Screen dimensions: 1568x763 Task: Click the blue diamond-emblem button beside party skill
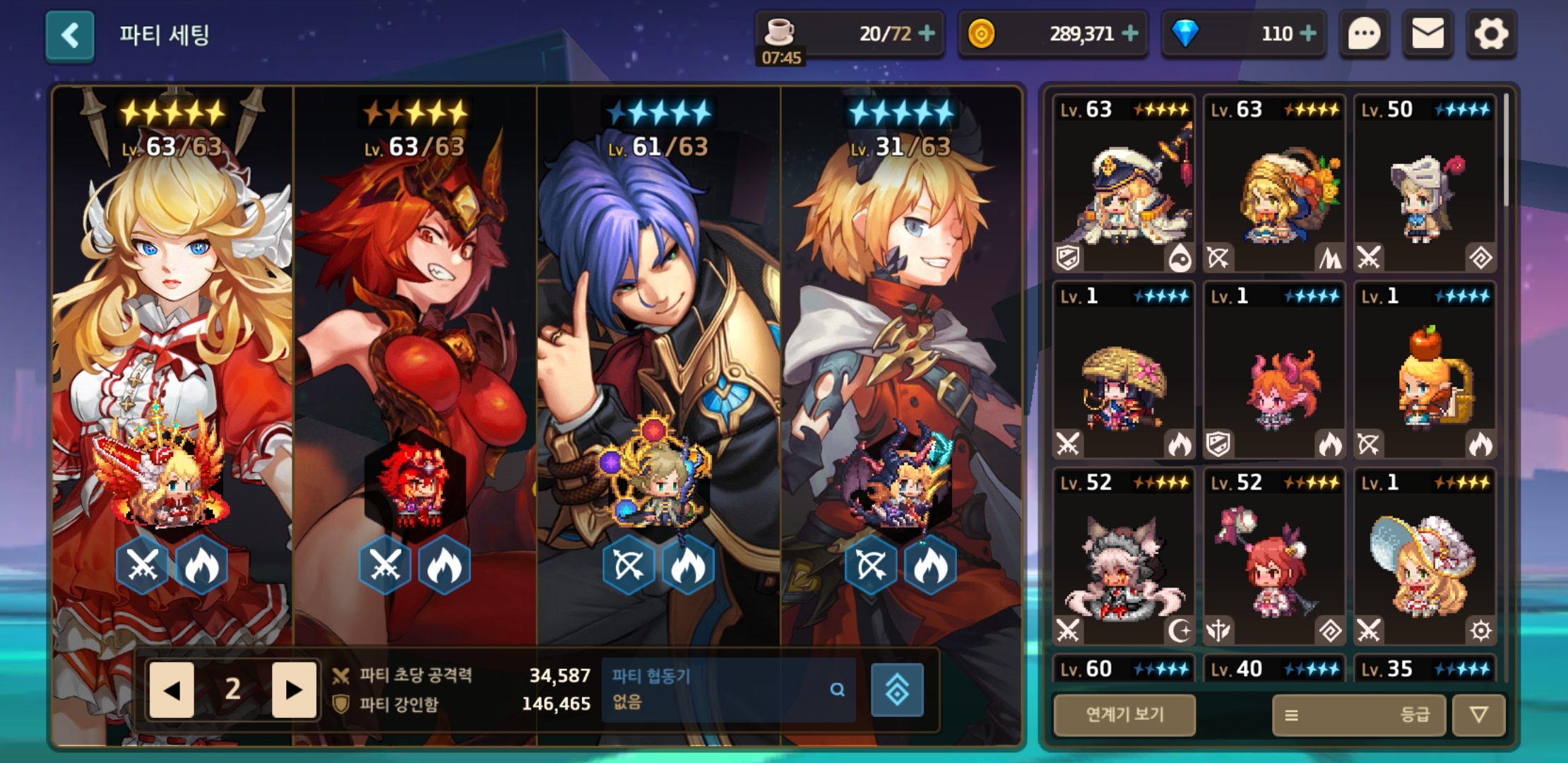897,690
